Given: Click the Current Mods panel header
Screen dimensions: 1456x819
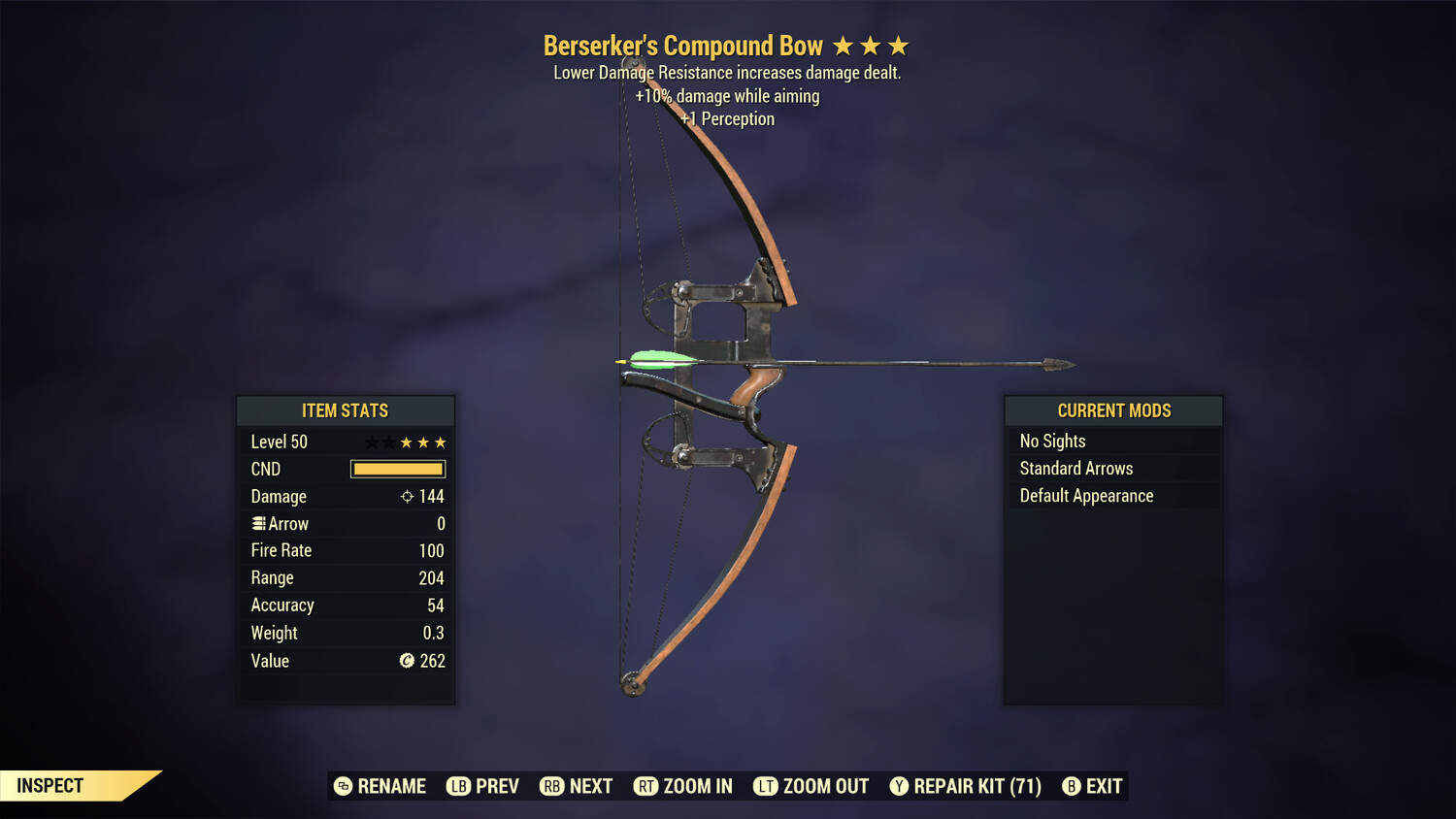Looking at the screenshot, I should 1112,409.
